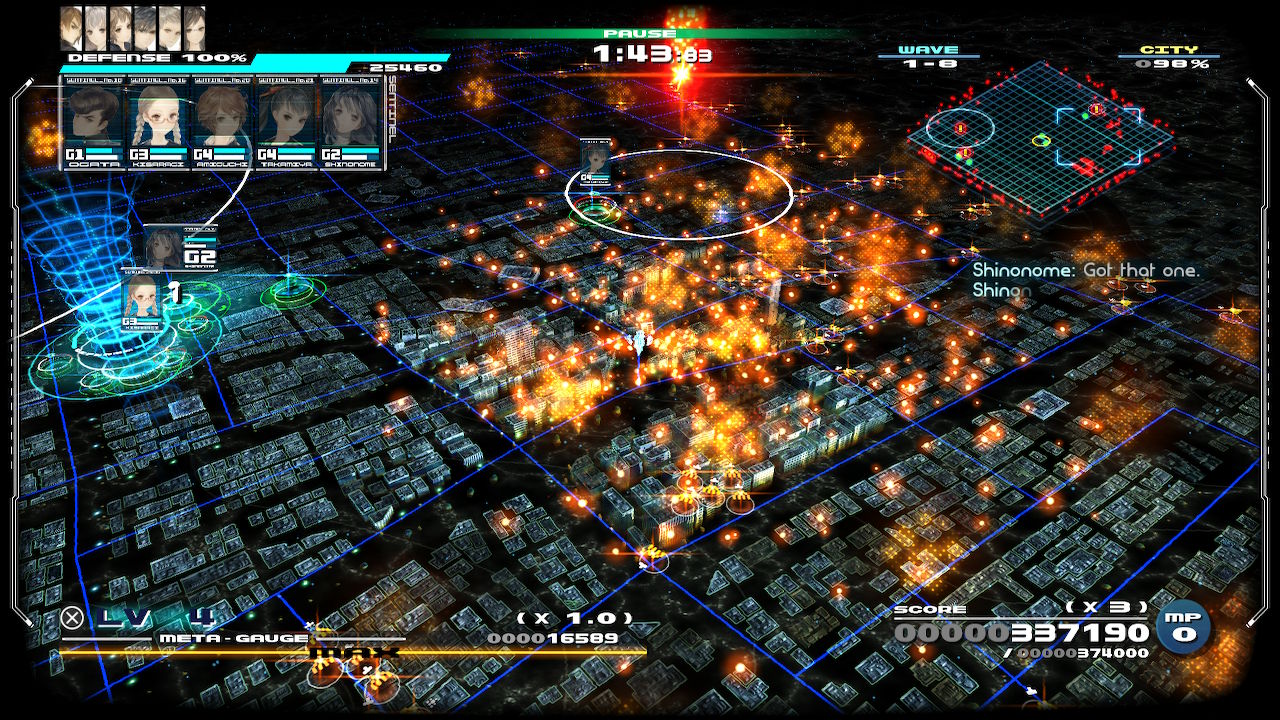1280x720 pixels.
Task: Click the yellow terminal marker on the radar minimap
Action: [x=1041, y=140]
